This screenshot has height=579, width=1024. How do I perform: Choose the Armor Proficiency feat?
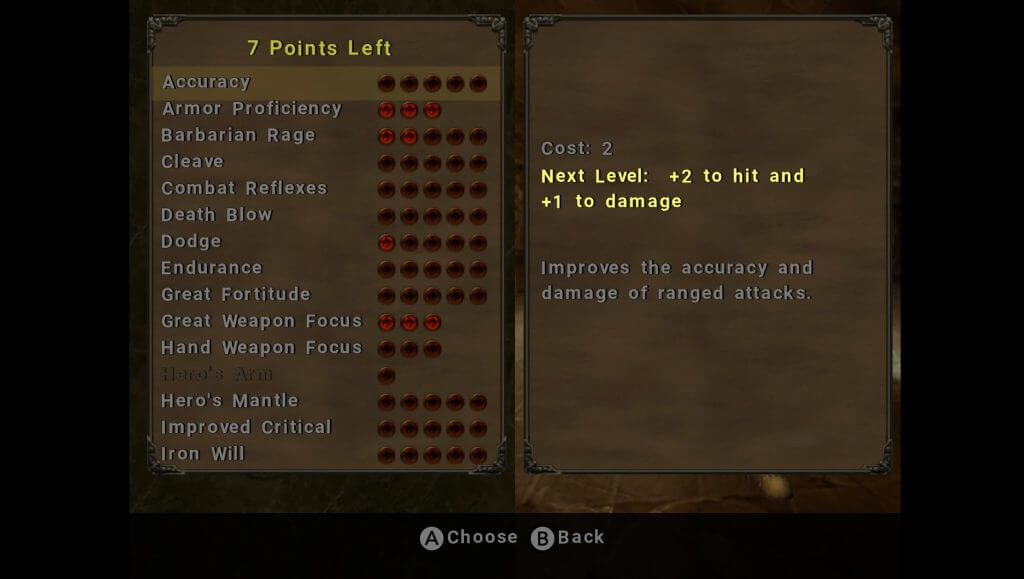[252, 109]
